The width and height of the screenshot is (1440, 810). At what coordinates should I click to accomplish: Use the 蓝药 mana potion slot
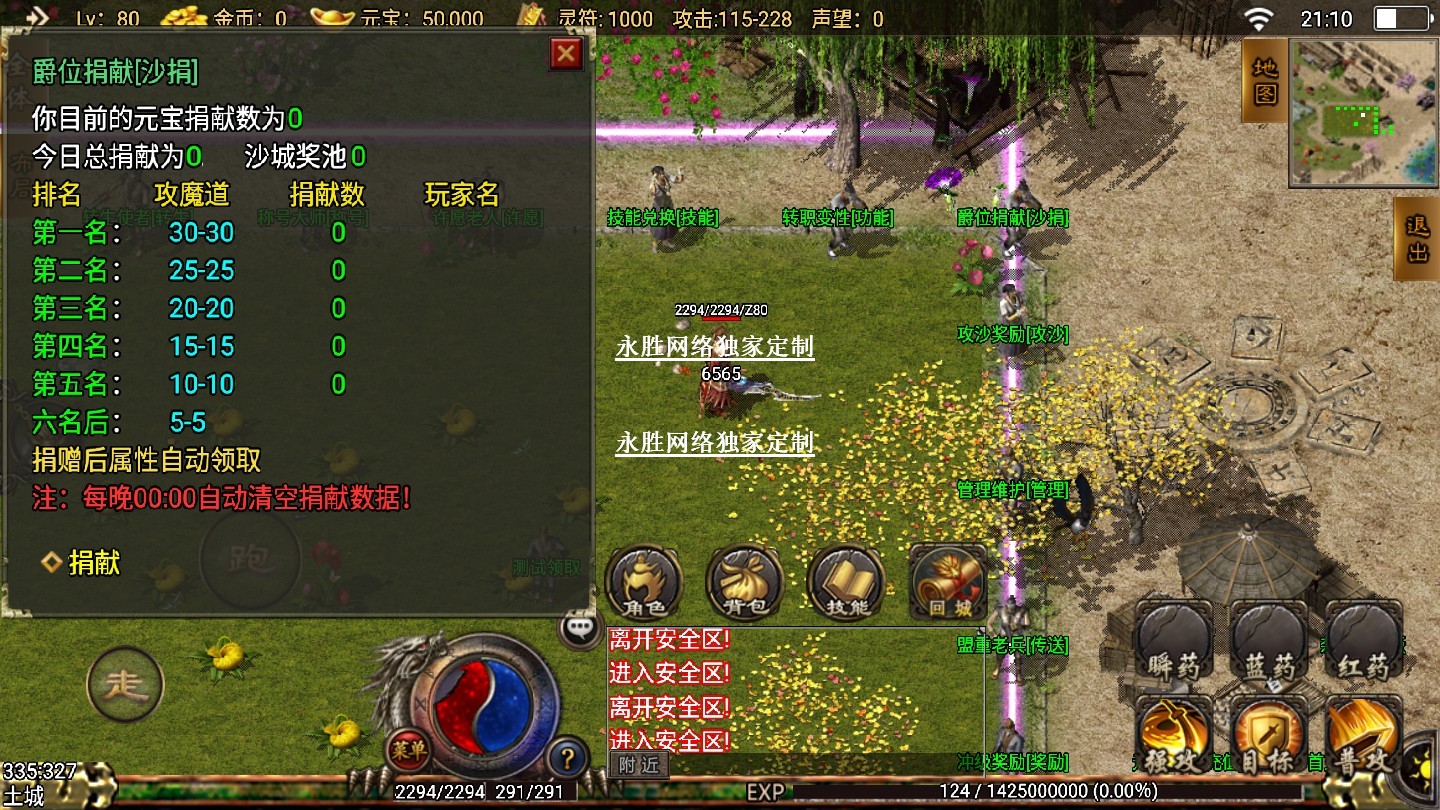1269,642
